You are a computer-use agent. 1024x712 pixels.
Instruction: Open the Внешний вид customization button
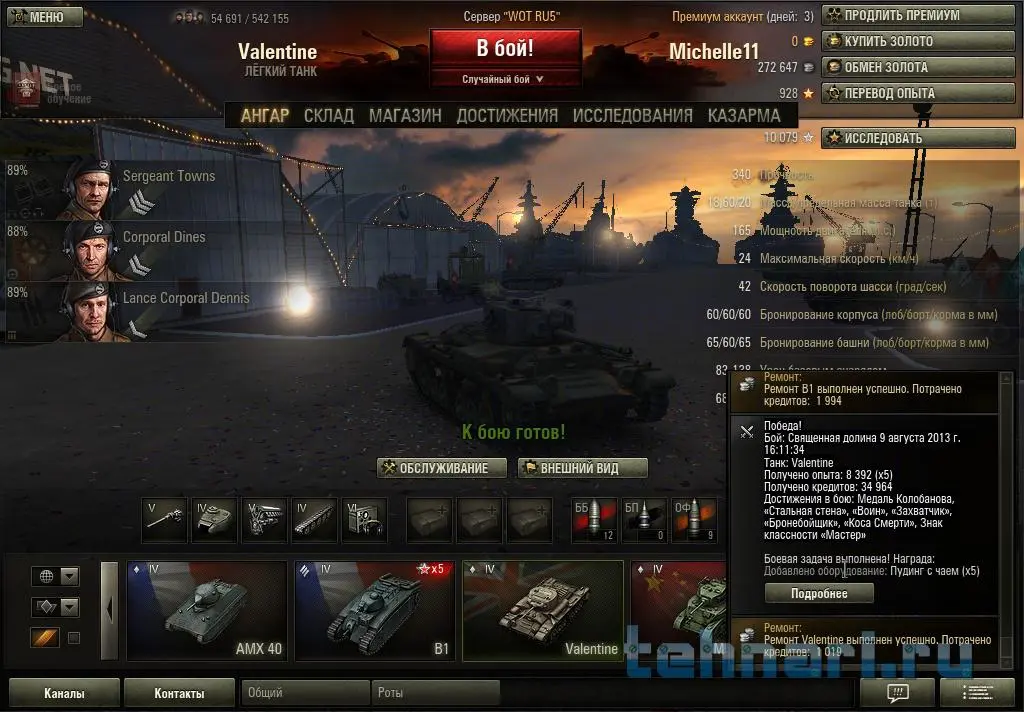point(583,468)
